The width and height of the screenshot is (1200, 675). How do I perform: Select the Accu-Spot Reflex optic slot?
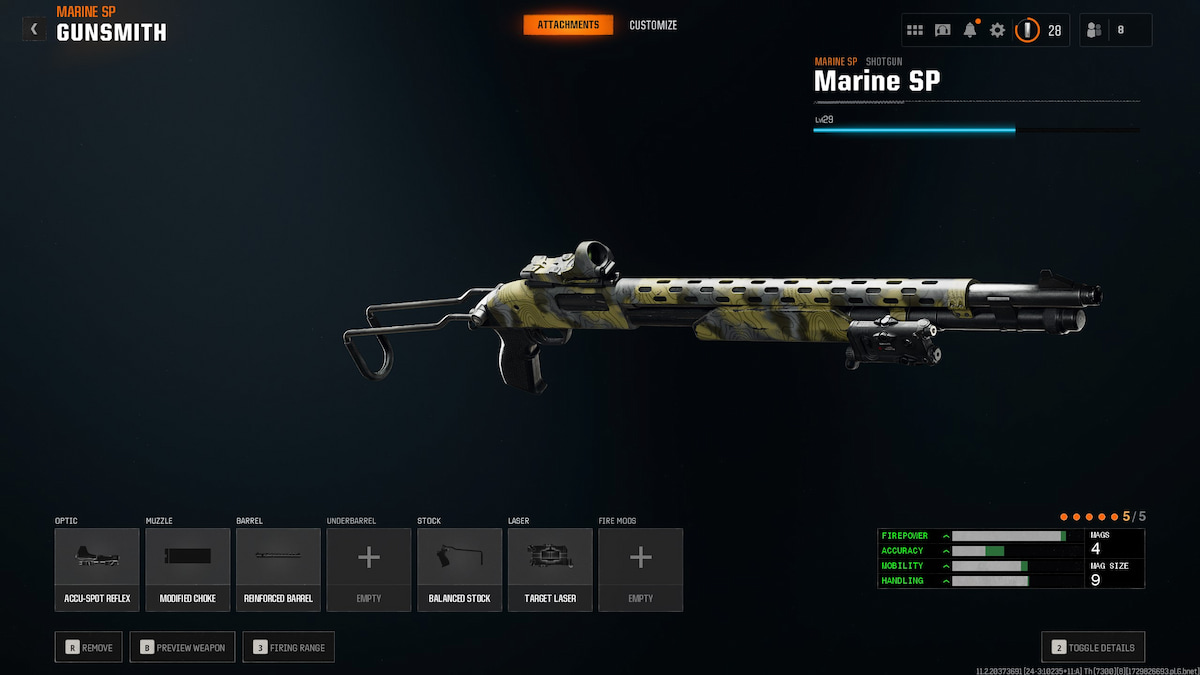[x=97, y=569]
